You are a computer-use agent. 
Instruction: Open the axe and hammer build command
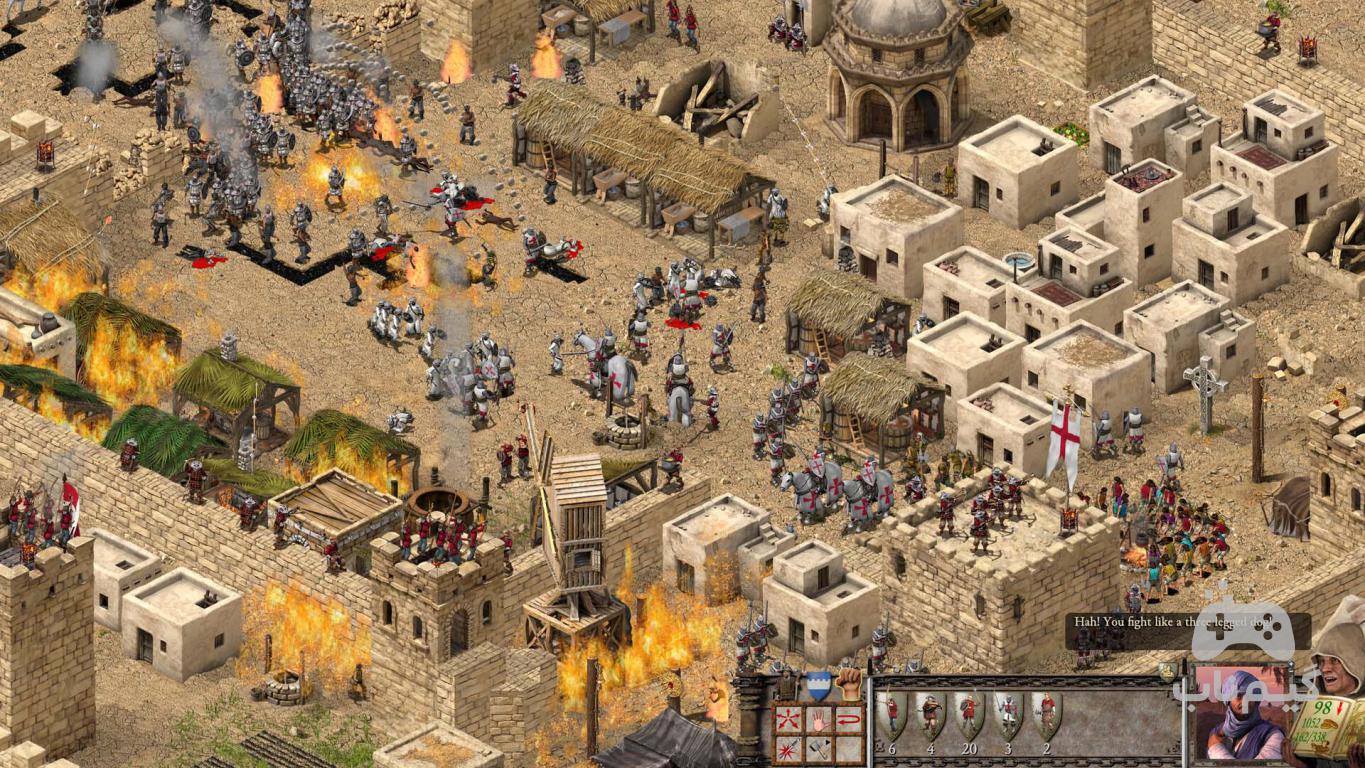tap(819, 748)
